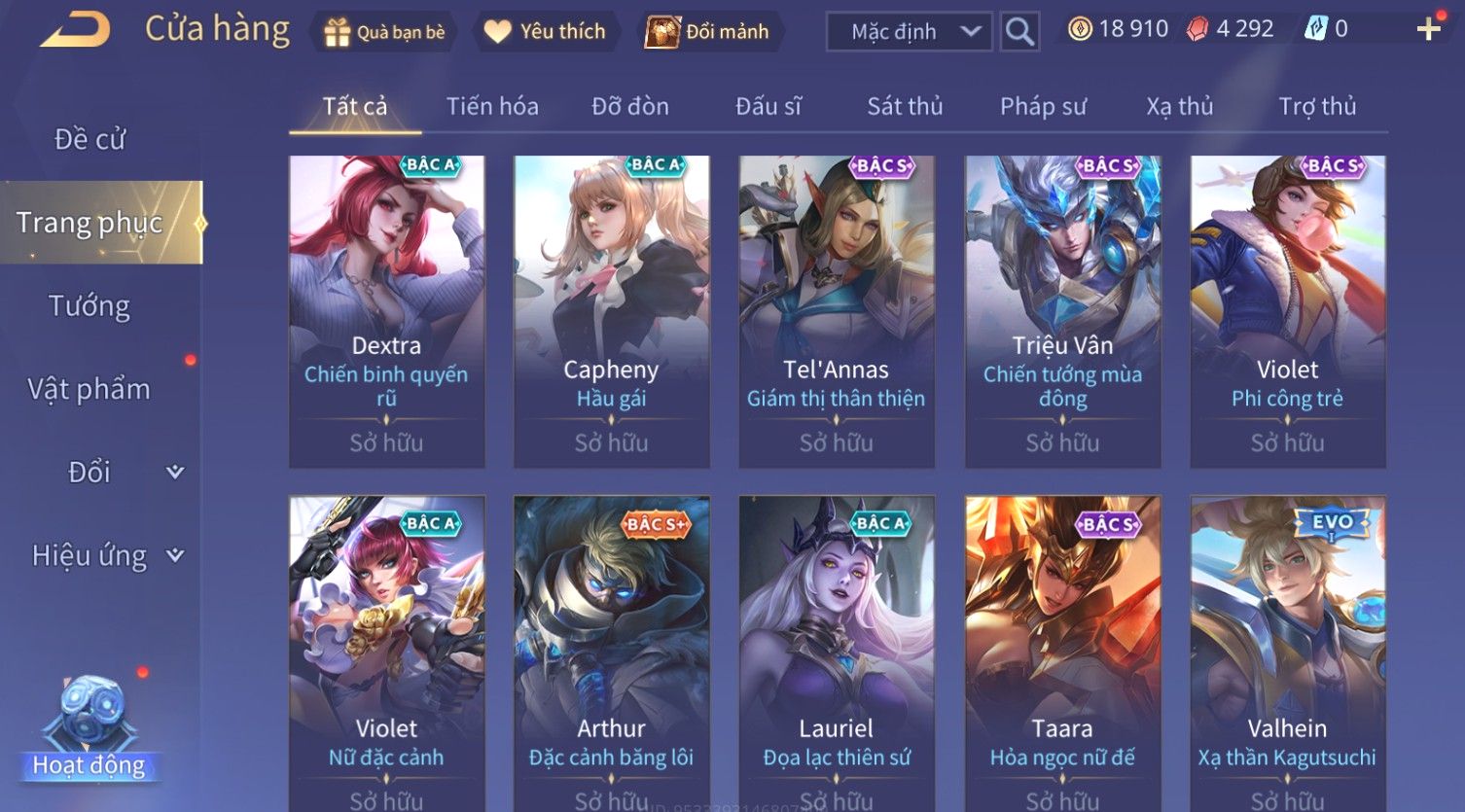Open the Đổi mảnh exchange

[x=708, y=32]
